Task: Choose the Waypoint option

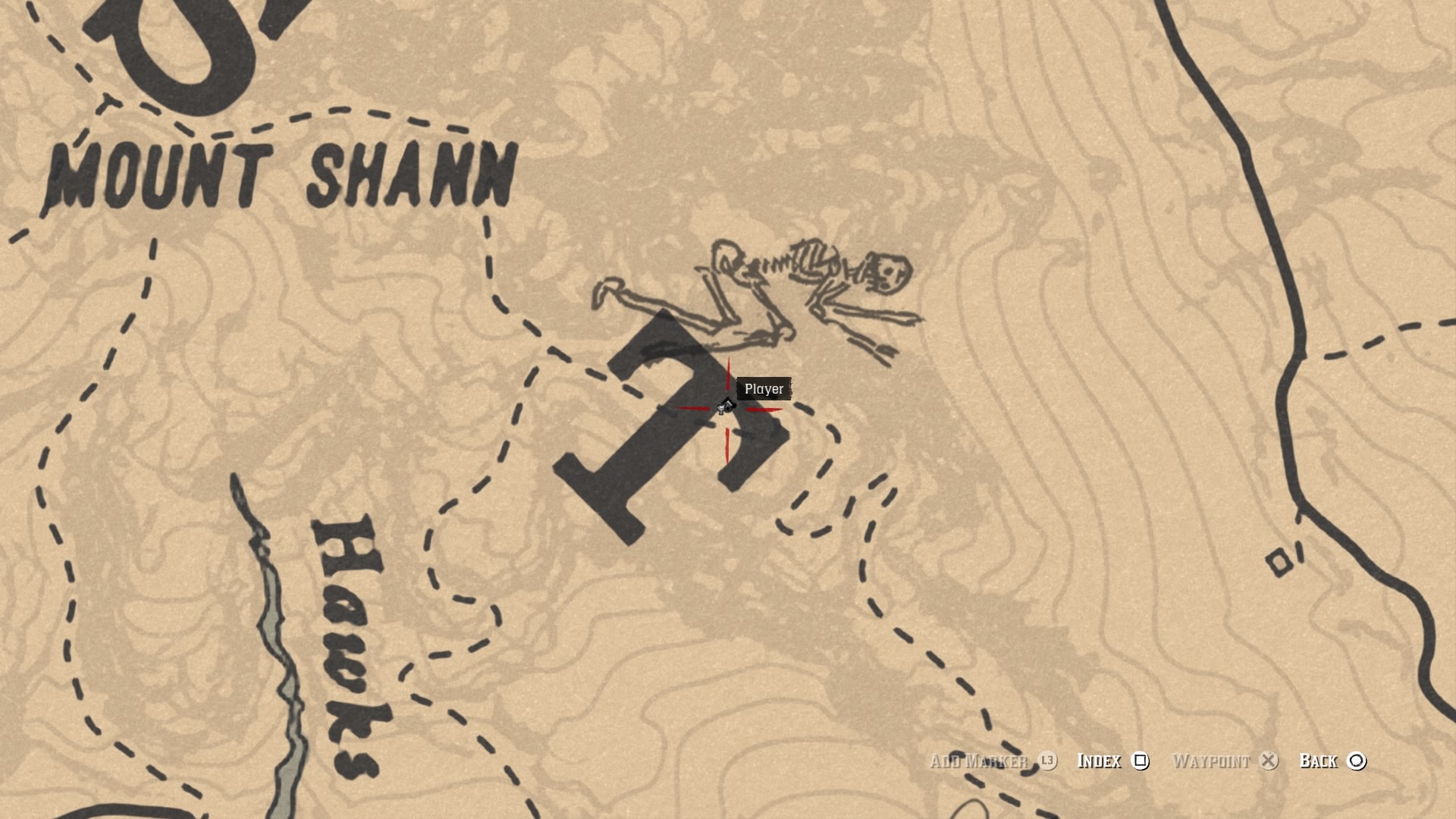Action: point(1224,761)
